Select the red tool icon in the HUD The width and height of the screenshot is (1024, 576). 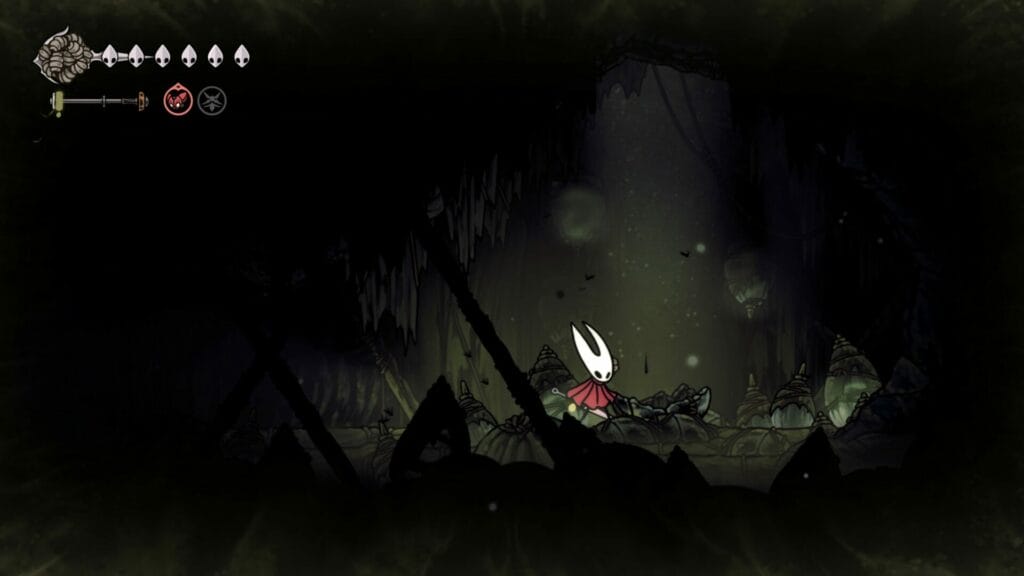[x=177, y=100]
